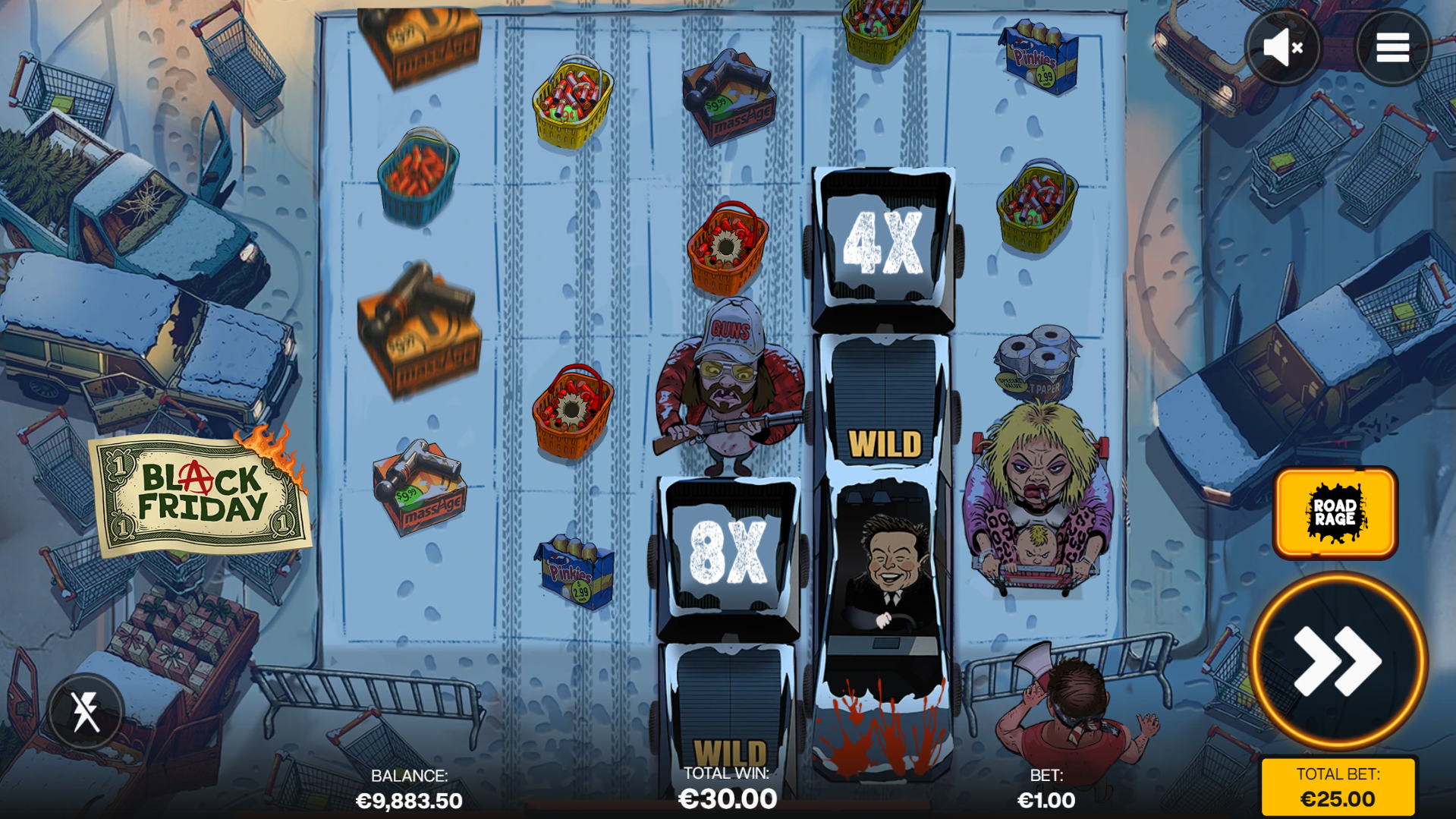Screen dimensions: 1456x819
Task: Click the Balance display
Action: coord(409,788)
